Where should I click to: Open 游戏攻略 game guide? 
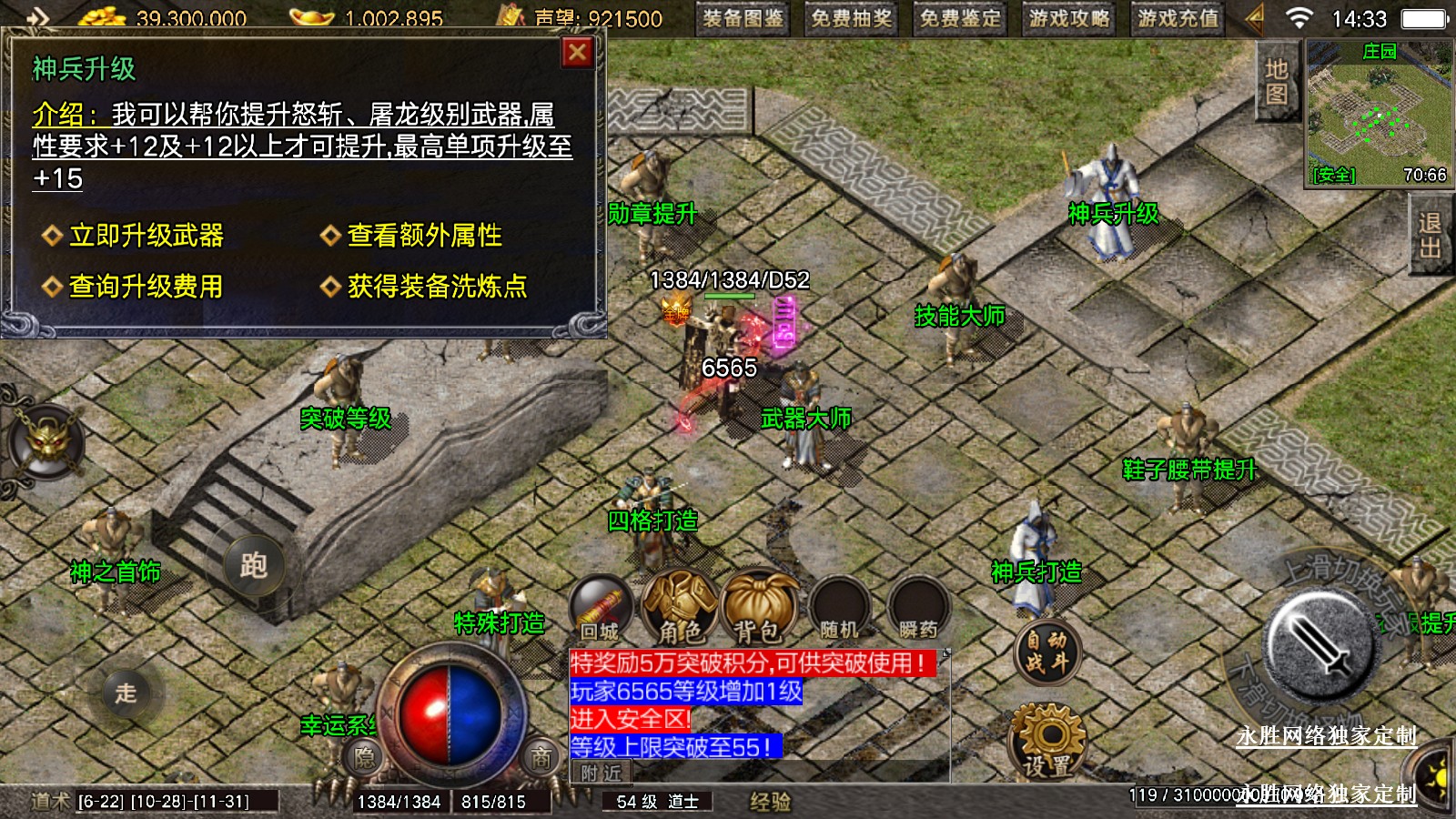[1069, 18]
